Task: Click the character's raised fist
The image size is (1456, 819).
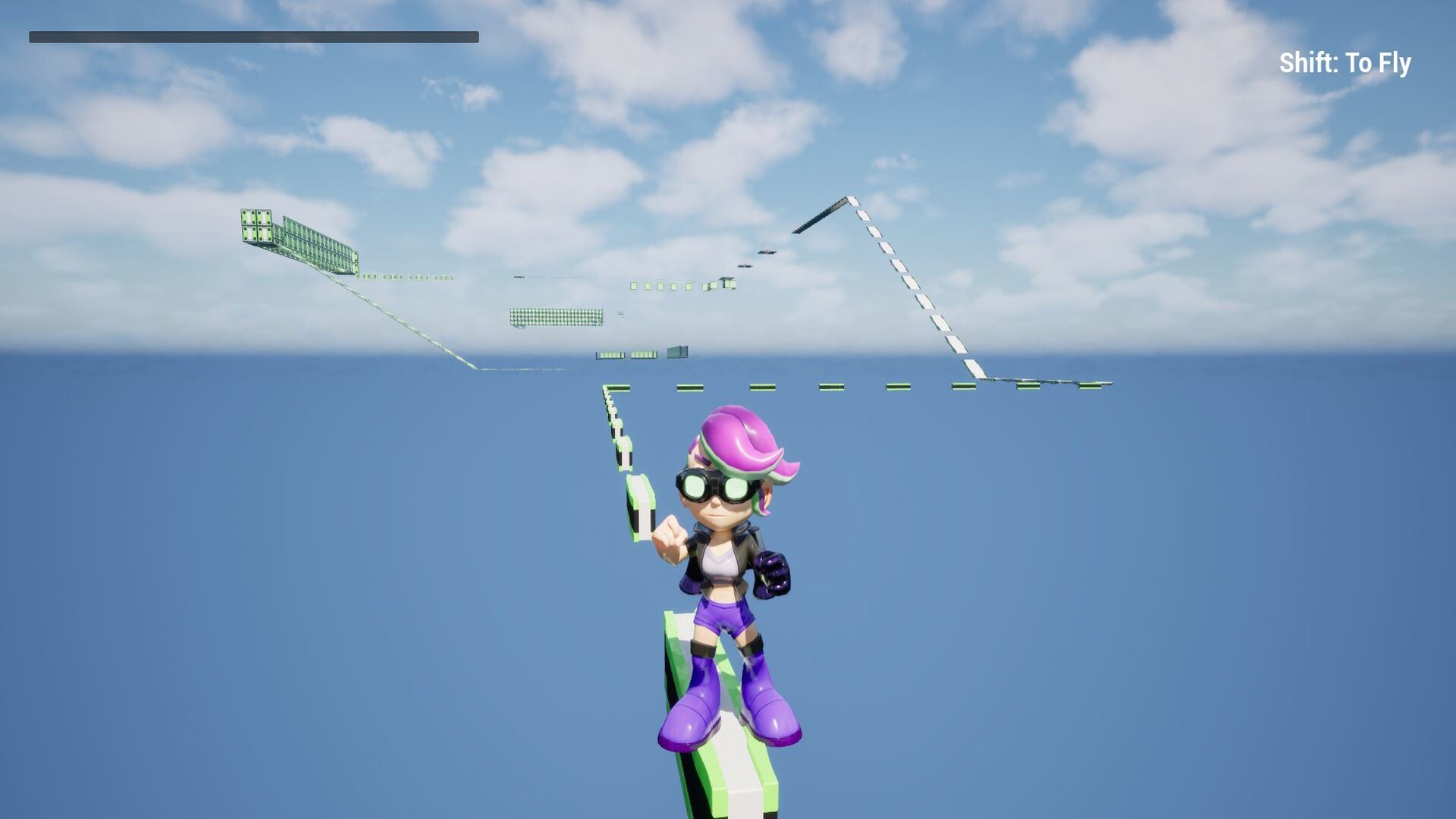Action: (671, 535)
